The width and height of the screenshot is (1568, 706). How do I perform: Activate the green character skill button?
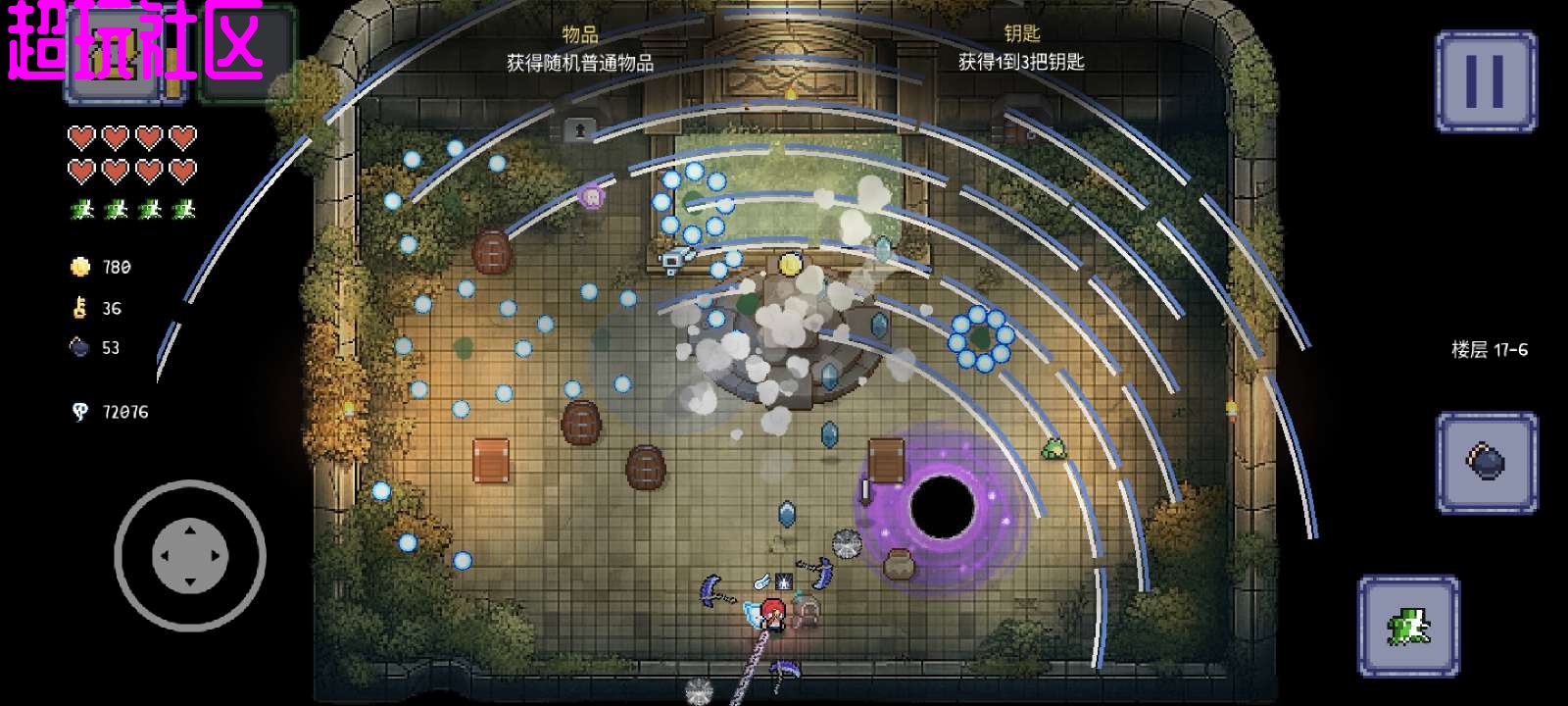(x=1407, y=626)
